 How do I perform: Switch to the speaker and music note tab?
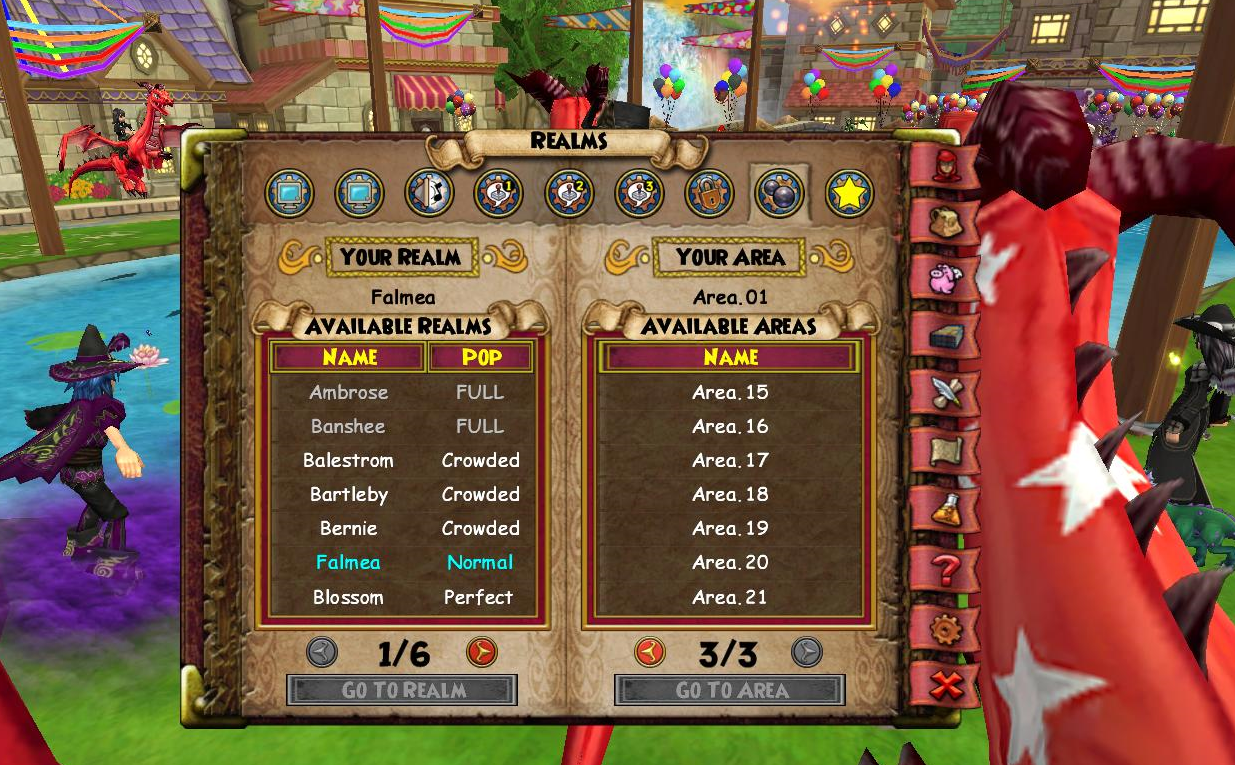pos(429,194)
